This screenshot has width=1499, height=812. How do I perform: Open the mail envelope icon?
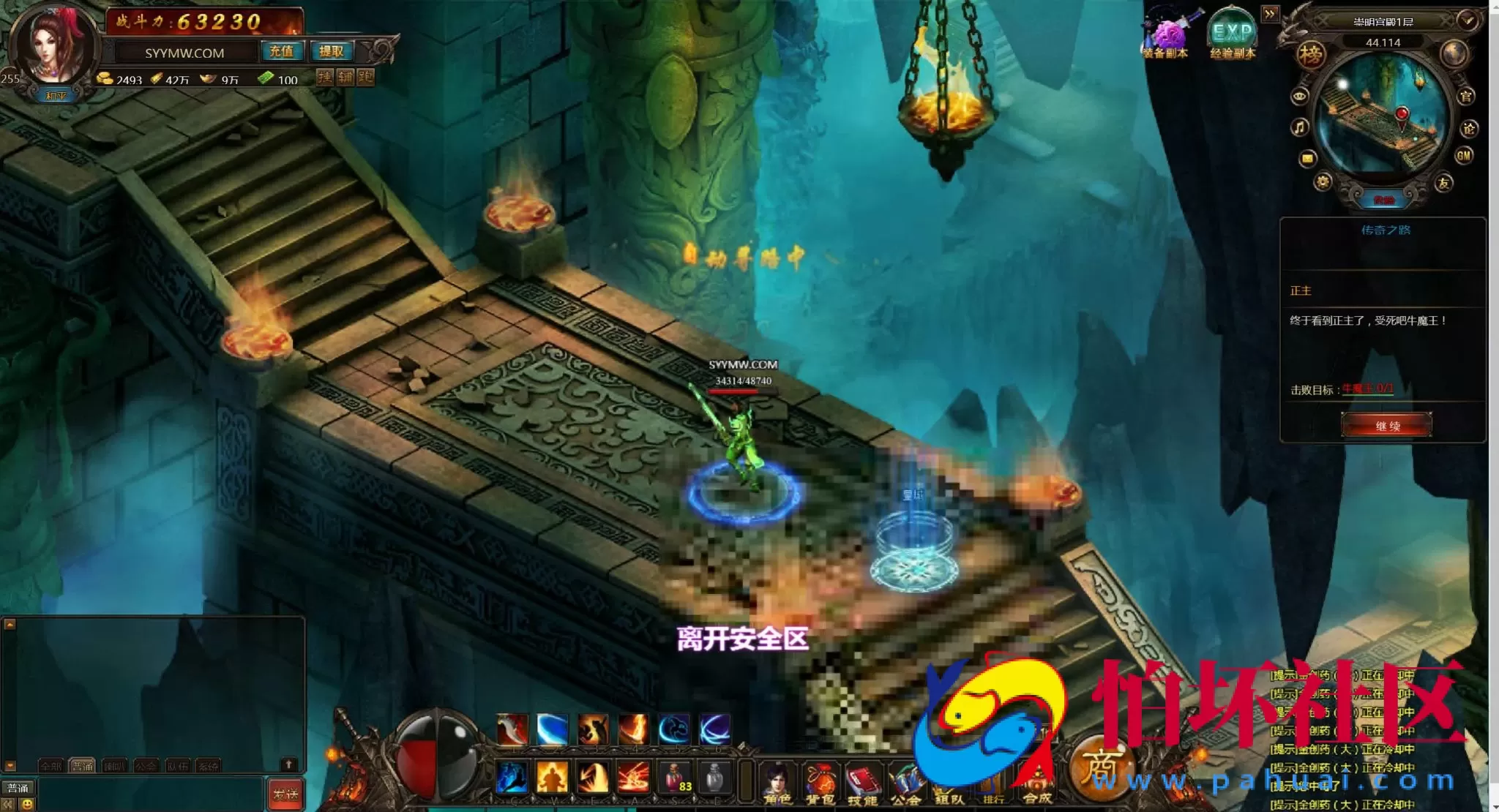[x=1307, y=158]
